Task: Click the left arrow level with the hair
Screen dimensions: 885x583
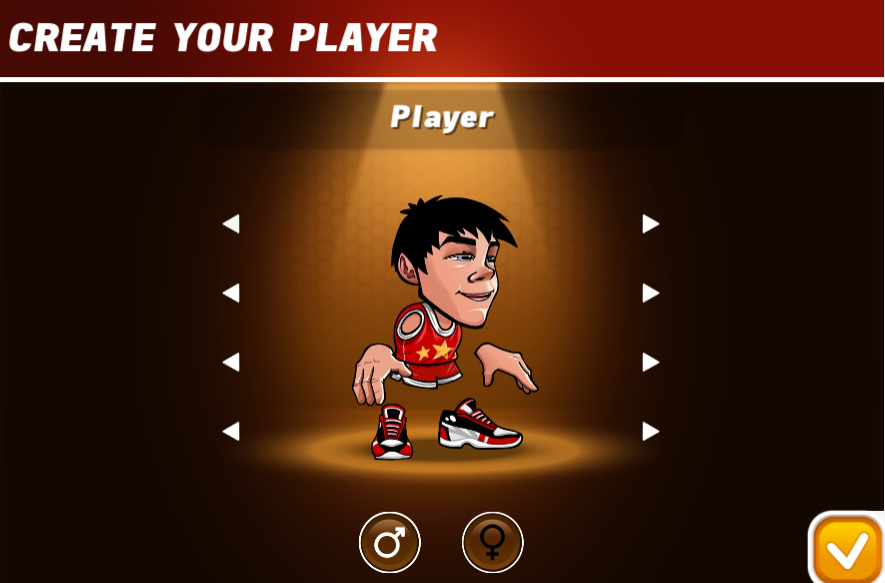Action: 231,224
